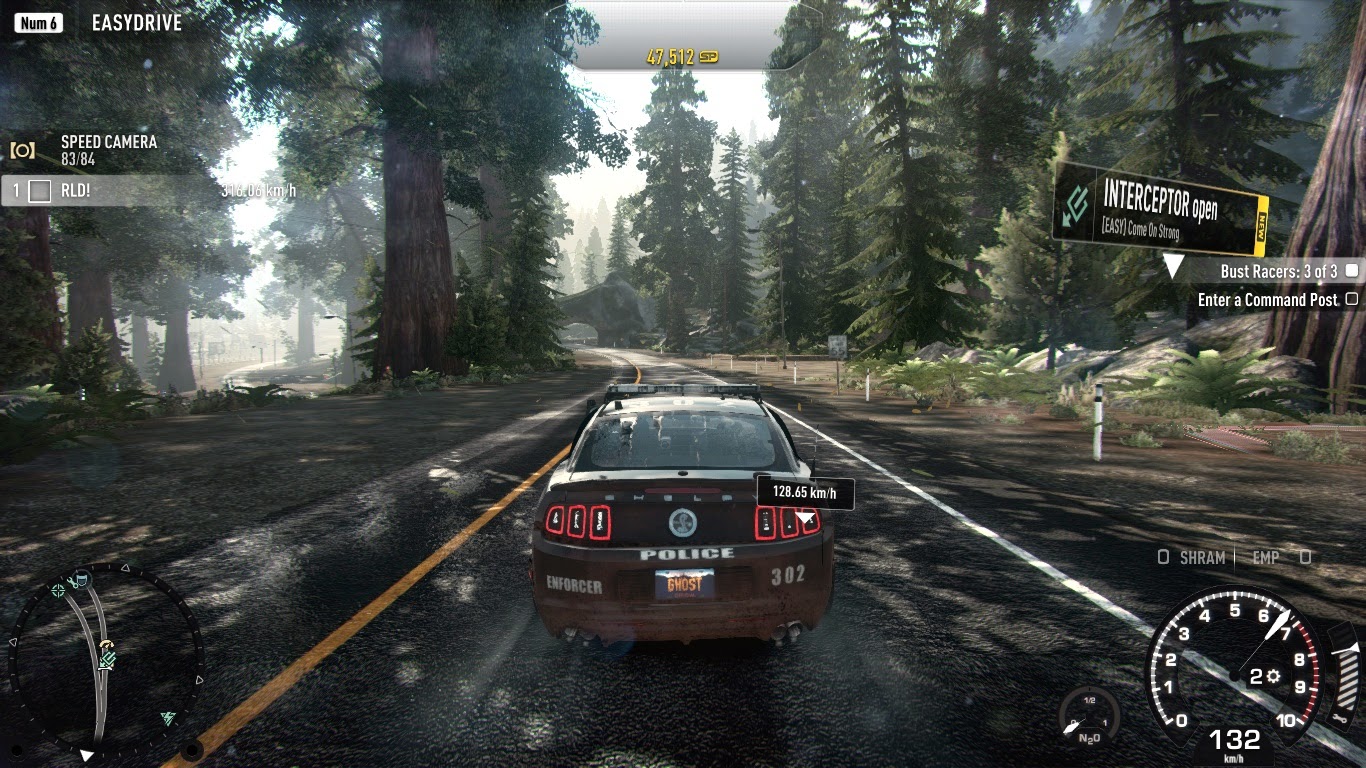The width and height of the screenshot is (1366, 768).
Task: Click the Interceptor event arrows icon
Action: [x=1076, y=204]
